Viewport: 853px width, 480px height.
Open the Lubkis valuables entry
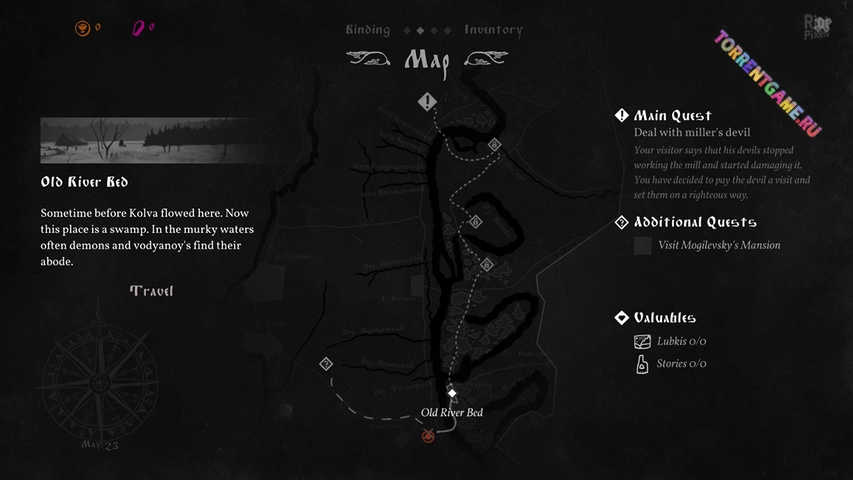click(681, 341)
